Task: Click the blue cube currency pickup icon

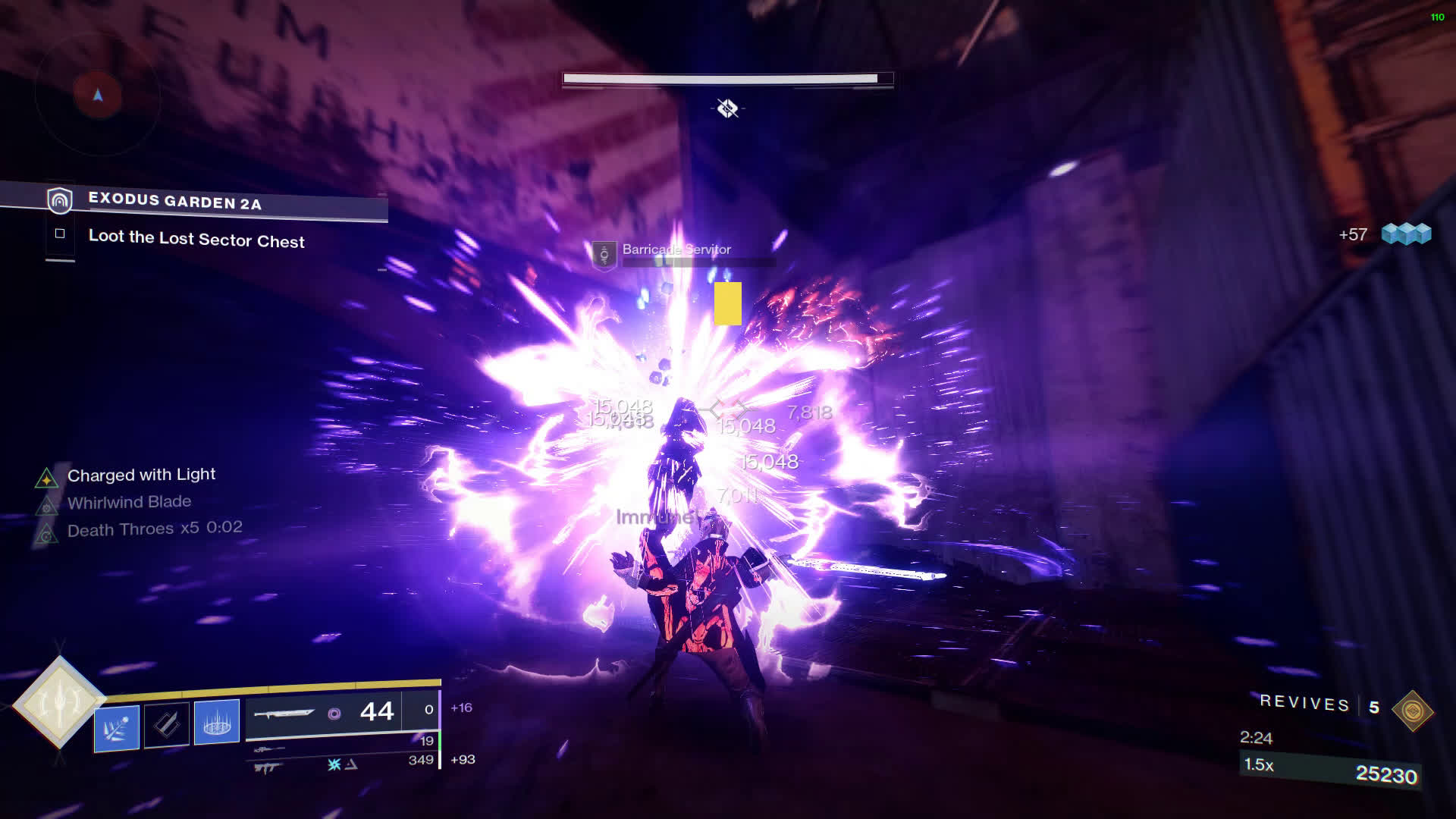Action: coord(1406,234)
